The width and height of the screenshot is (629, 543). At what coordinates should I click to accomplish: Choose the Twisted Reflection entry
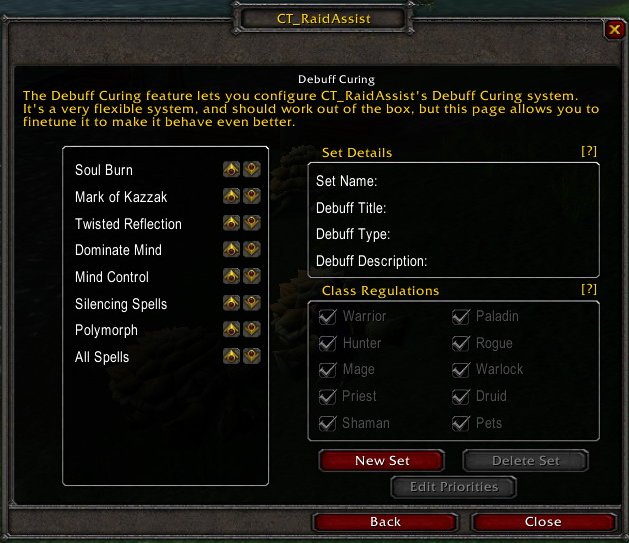(x=128, y=224)
